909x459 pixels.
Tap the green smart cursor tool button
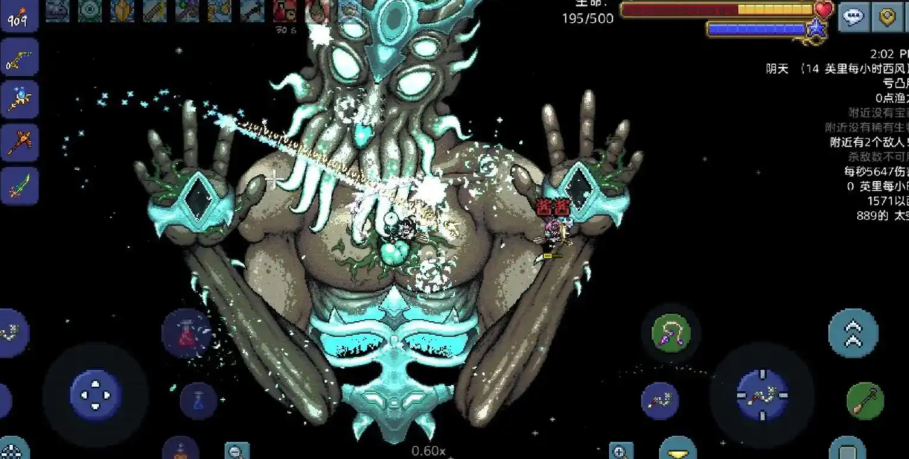tap(865, 400)
